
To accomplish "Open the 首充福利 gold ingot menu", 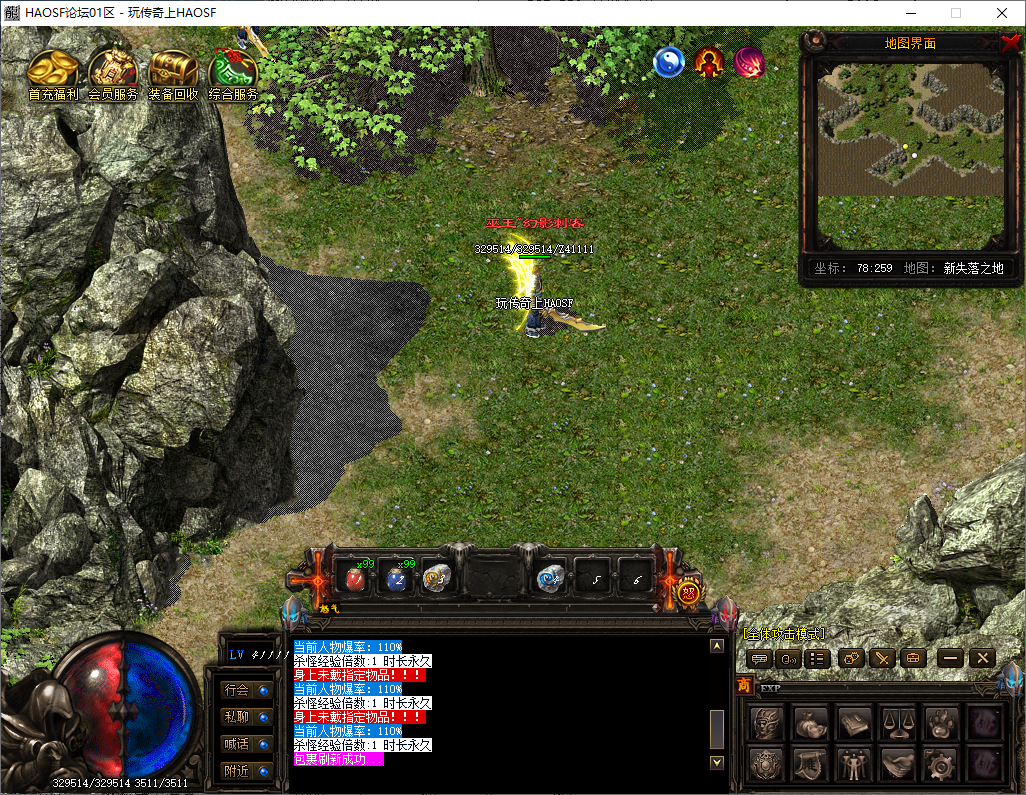I will point(52,73).
